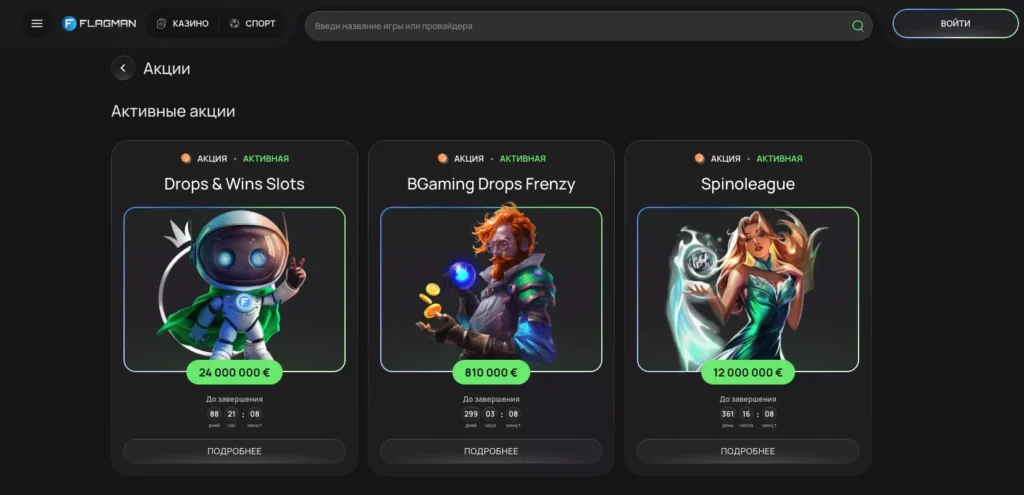Select the red-bearded wizard promo thumbnail

(491, 288)
